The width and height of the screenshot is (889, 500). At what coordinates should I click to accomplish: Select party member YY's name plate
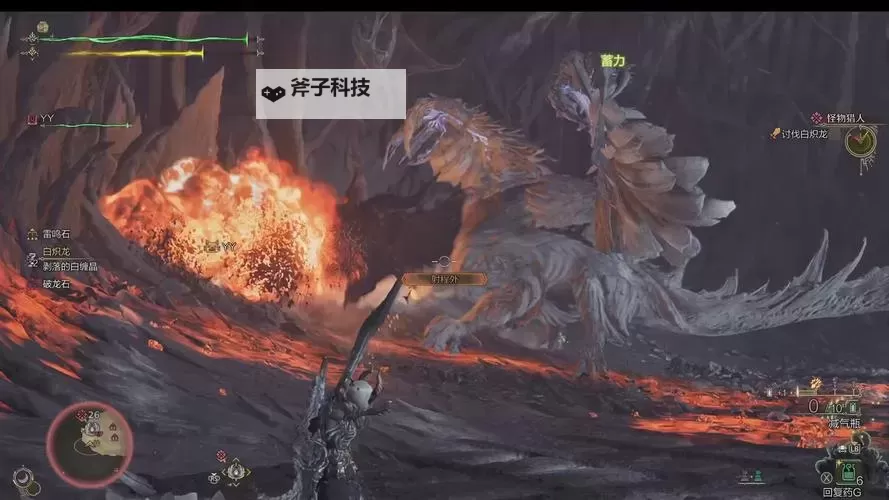coord(47,119)
